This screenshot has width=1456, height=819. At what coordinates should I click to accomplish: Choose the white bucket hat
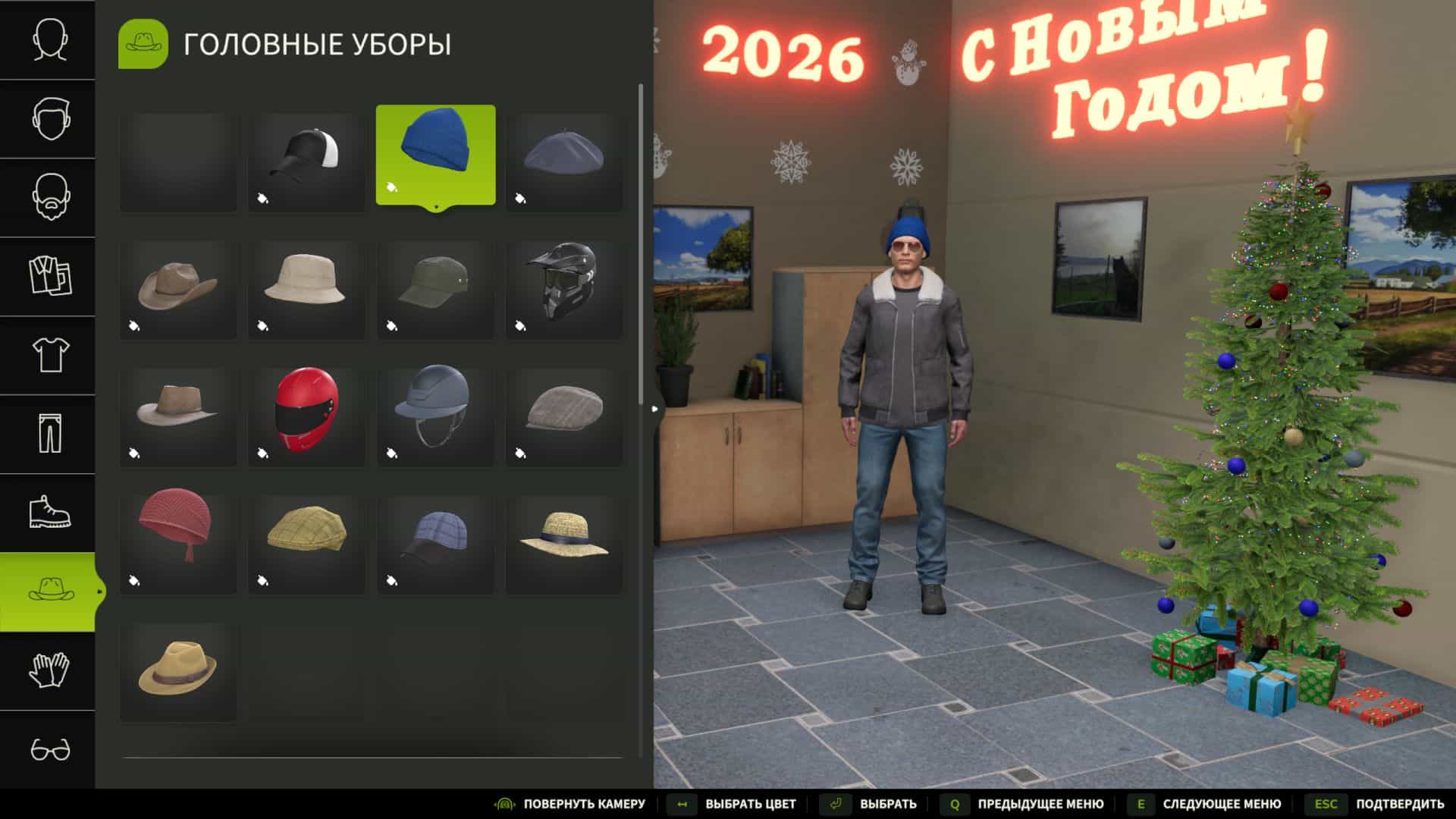pos(306,289)
